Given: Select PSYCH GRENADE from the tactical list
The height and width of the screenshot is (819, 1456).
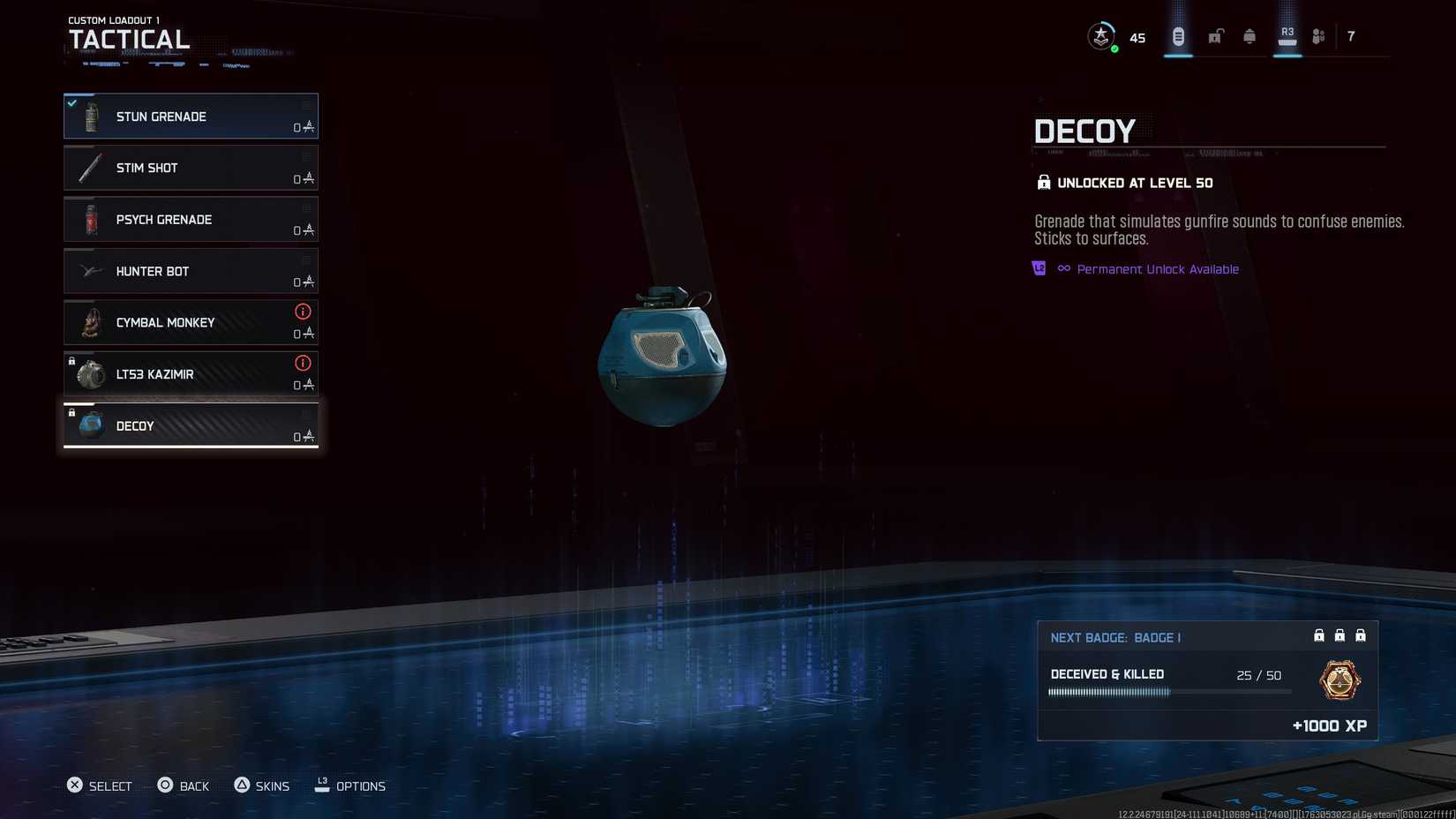Looking at the screenshot, I should click(191, 219).
